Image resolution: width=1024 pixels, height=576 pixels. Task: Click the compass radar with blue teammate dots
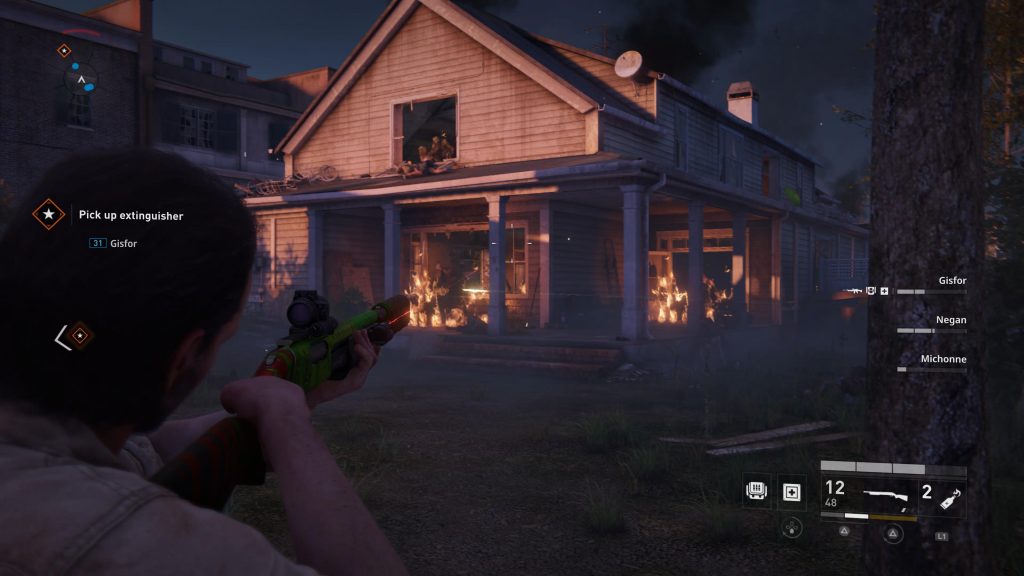[x=82, y=79]
